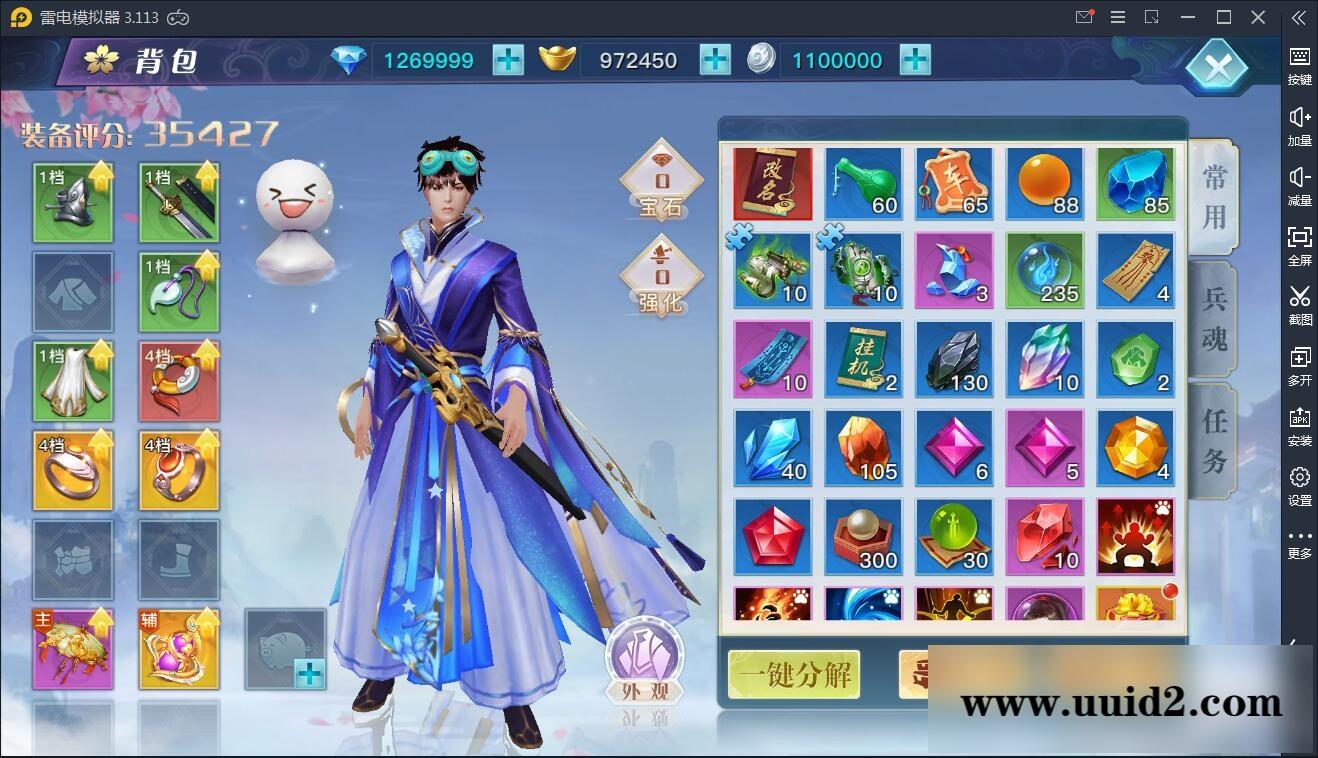Click the 一键分解 decompose button
The image size is (1318, 758).
point(793,675)
